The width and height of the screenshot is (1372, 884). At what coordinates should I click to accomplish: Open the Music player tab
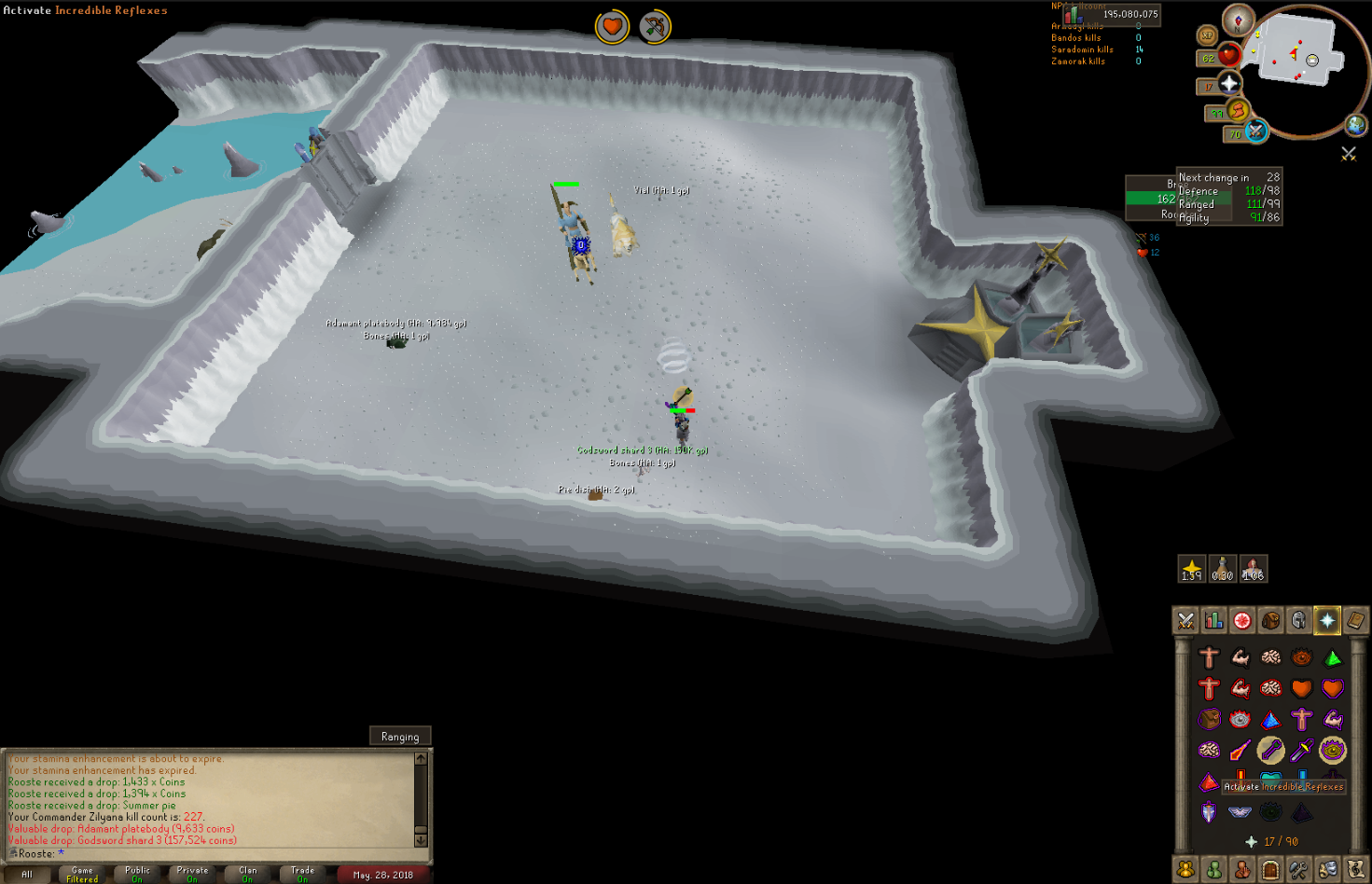[x=1354, y=868]
